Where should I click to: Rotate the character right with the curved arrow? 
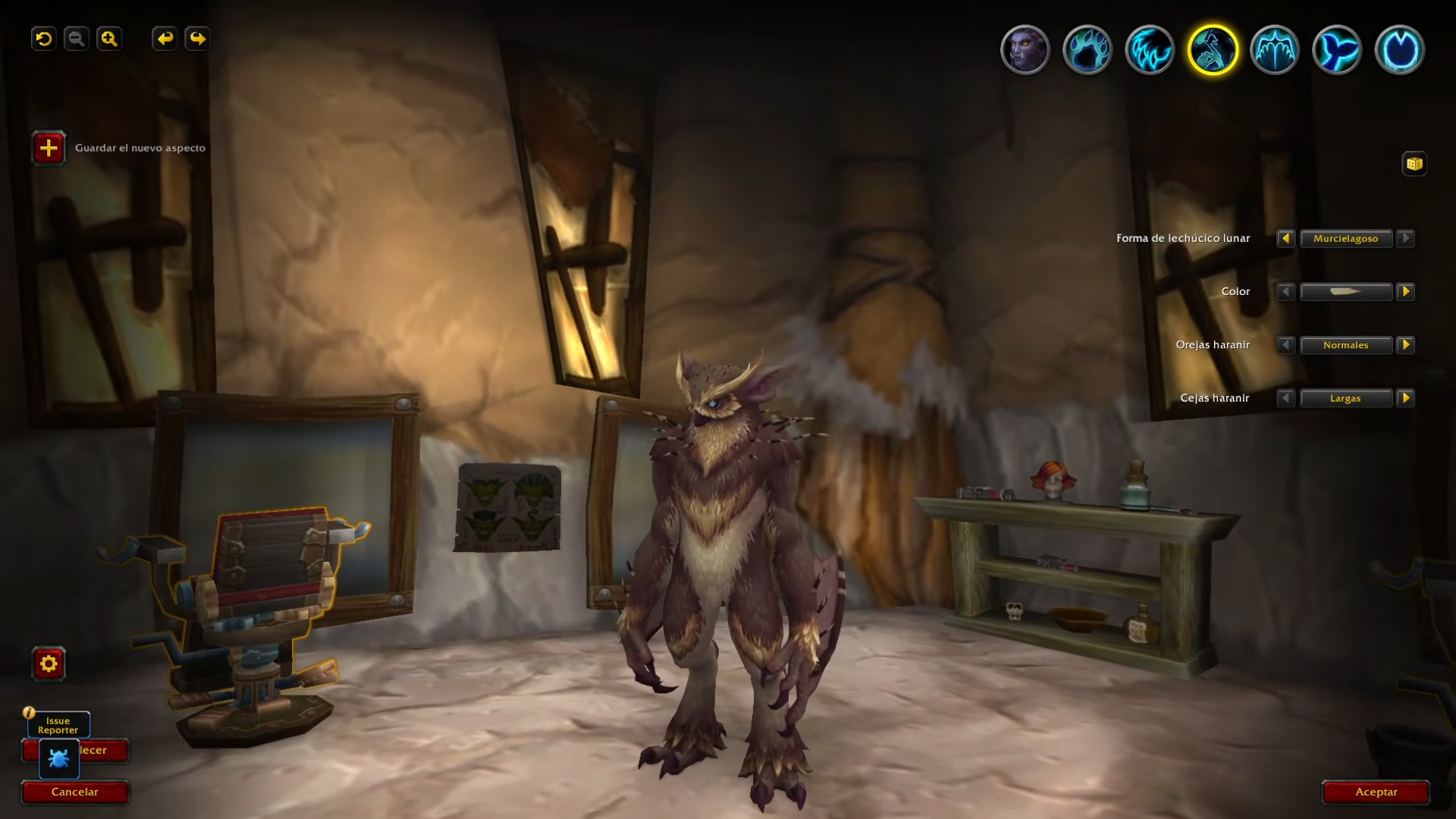(197, 39)
